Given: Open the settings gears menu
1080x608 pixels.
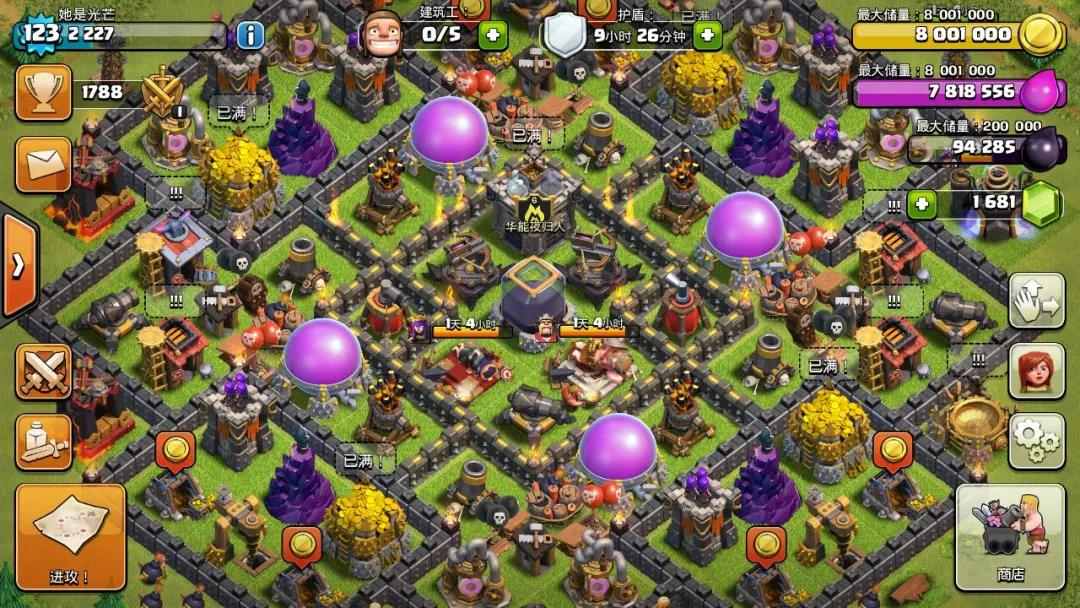Looking at the screenshot, I should coord(1036,441).
